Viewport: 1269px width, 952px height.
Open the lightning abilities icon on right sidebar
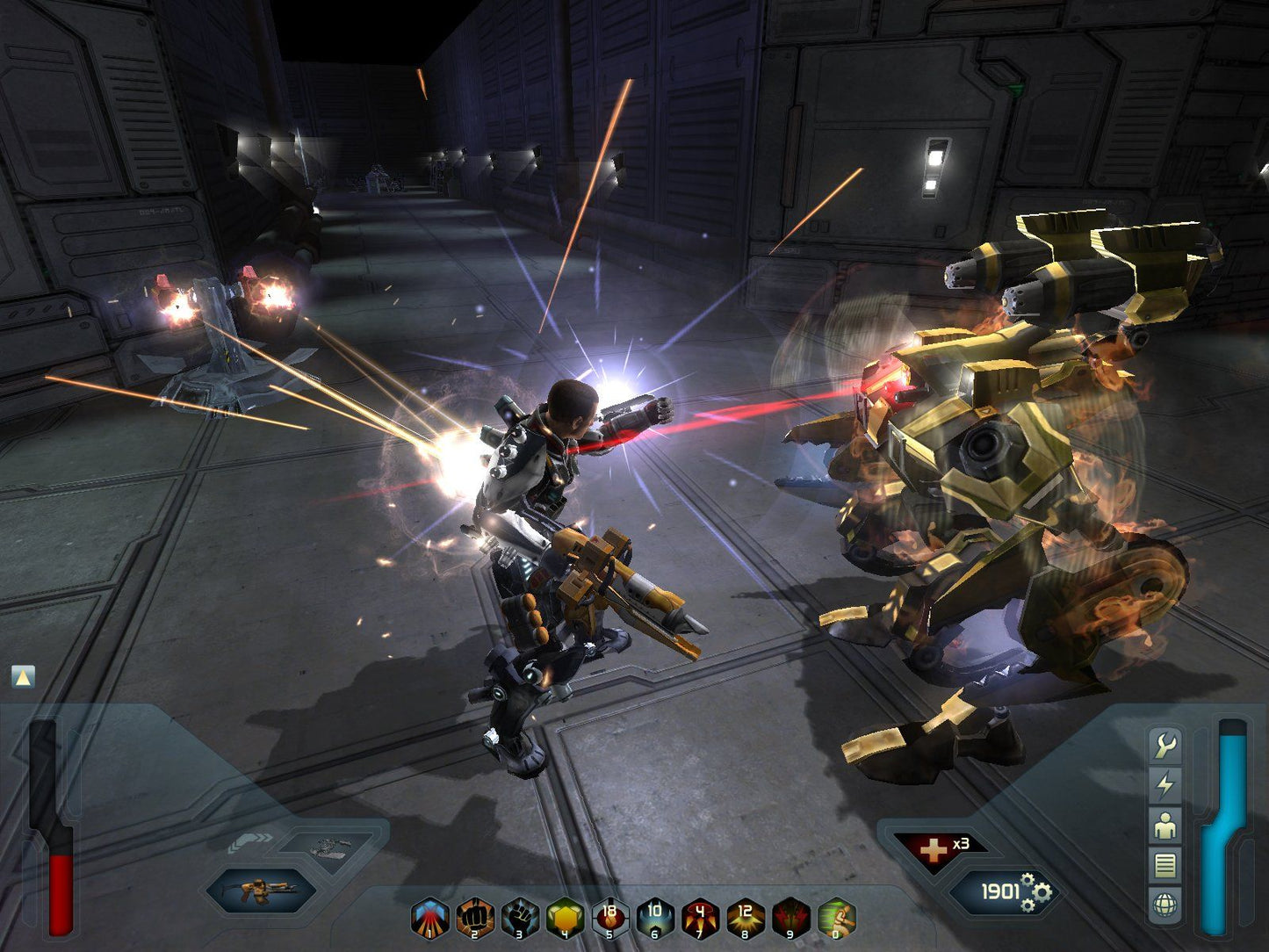pos(1164,784)
